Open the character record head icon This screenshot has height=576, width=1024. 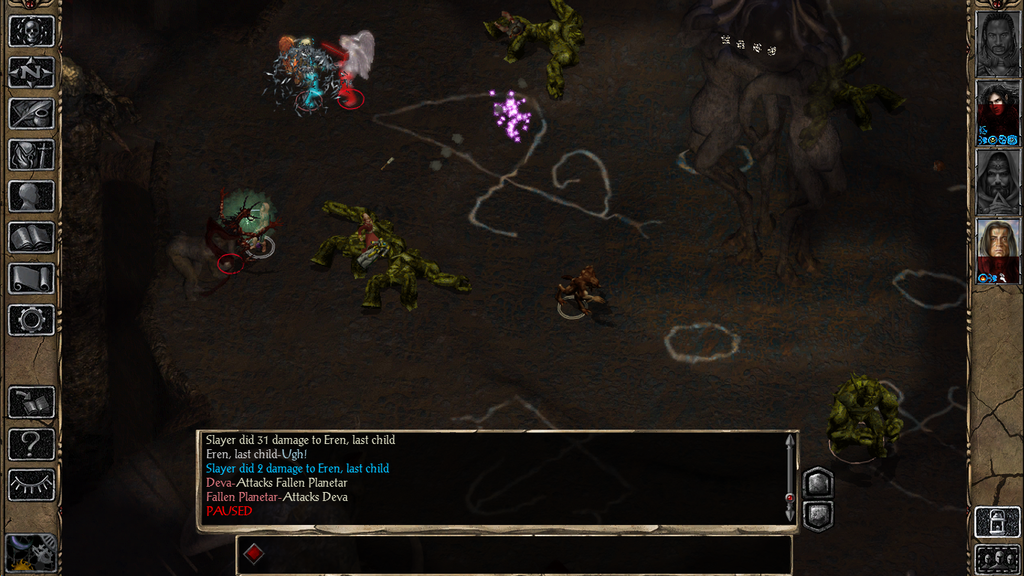pos(31,196)
